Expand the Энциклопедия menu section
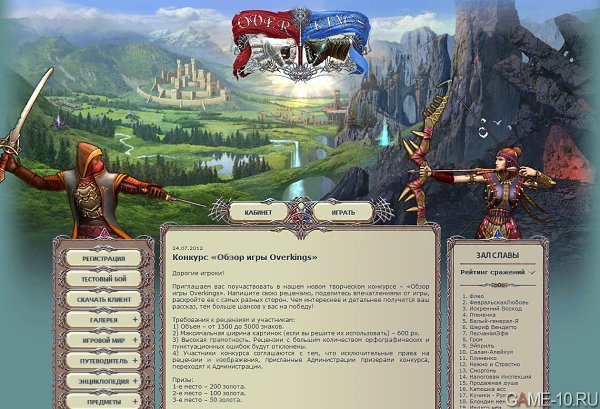 coord(134,381)
